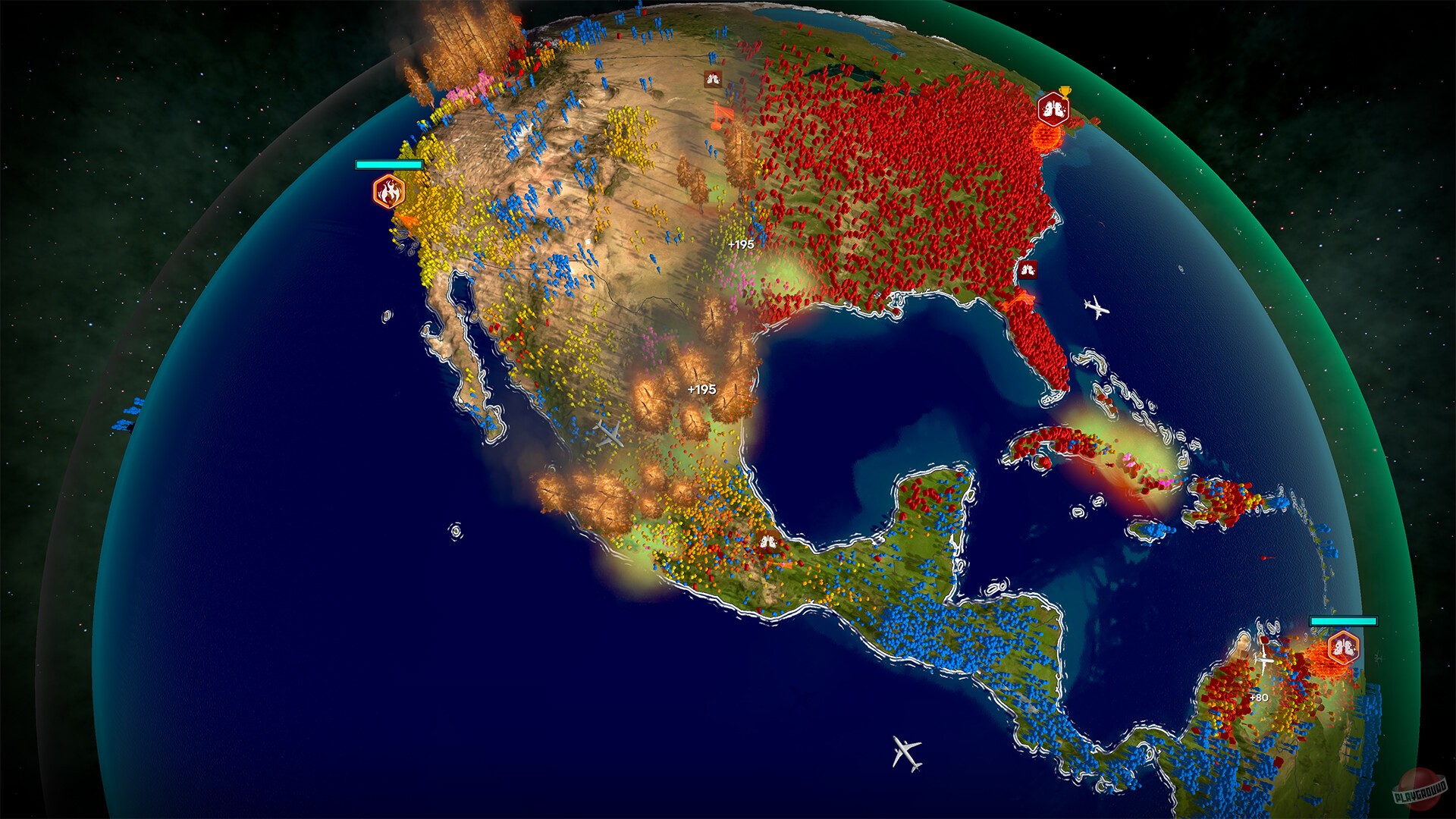Image resolution: width=1456 pixels, height=819 pixels.
Task: Click the trophy badge on the northeastern outbreak marker
Action: coord(1063,90)
